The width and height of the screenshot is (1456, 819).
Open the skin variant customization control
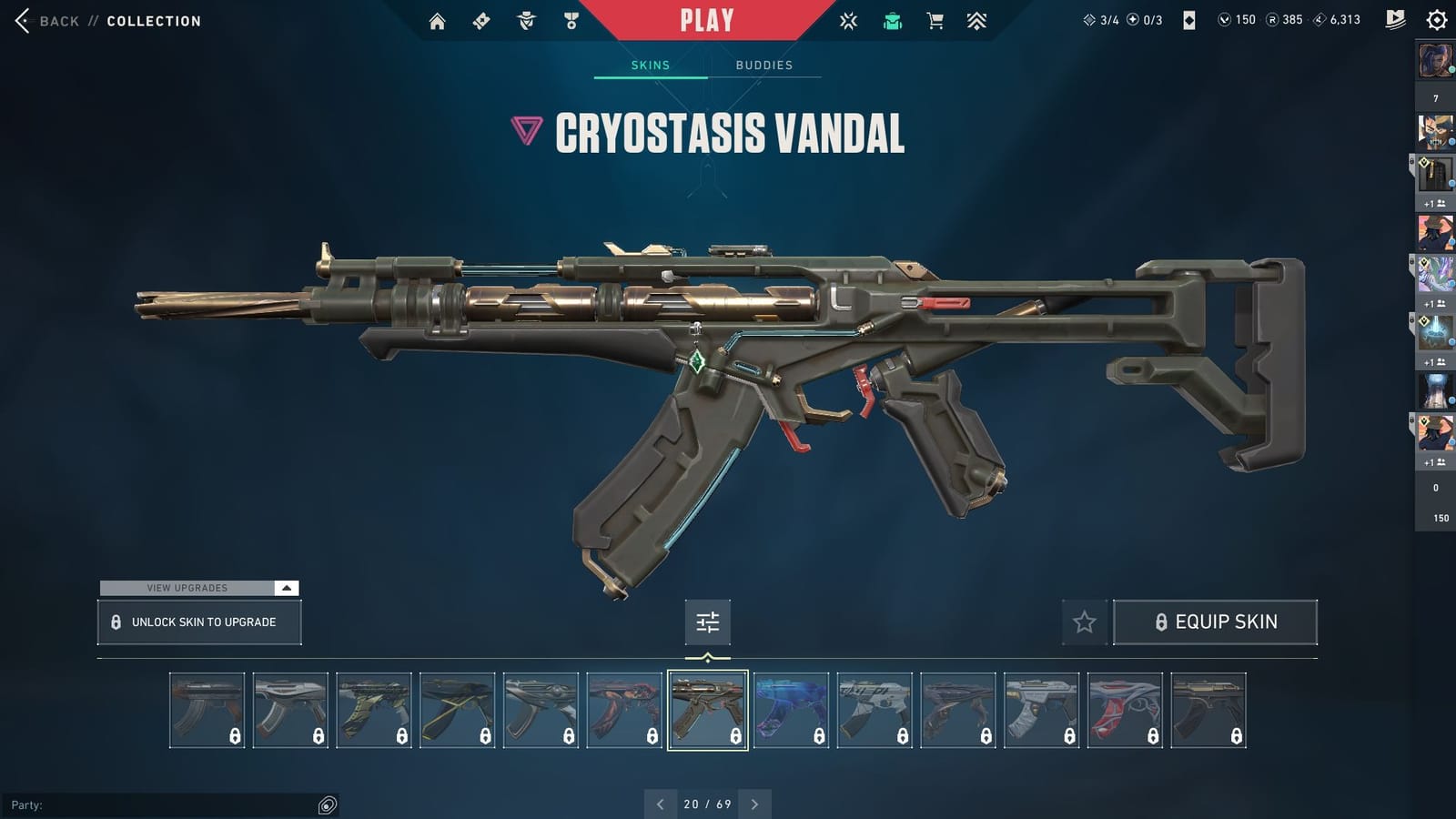pos(707,622)
